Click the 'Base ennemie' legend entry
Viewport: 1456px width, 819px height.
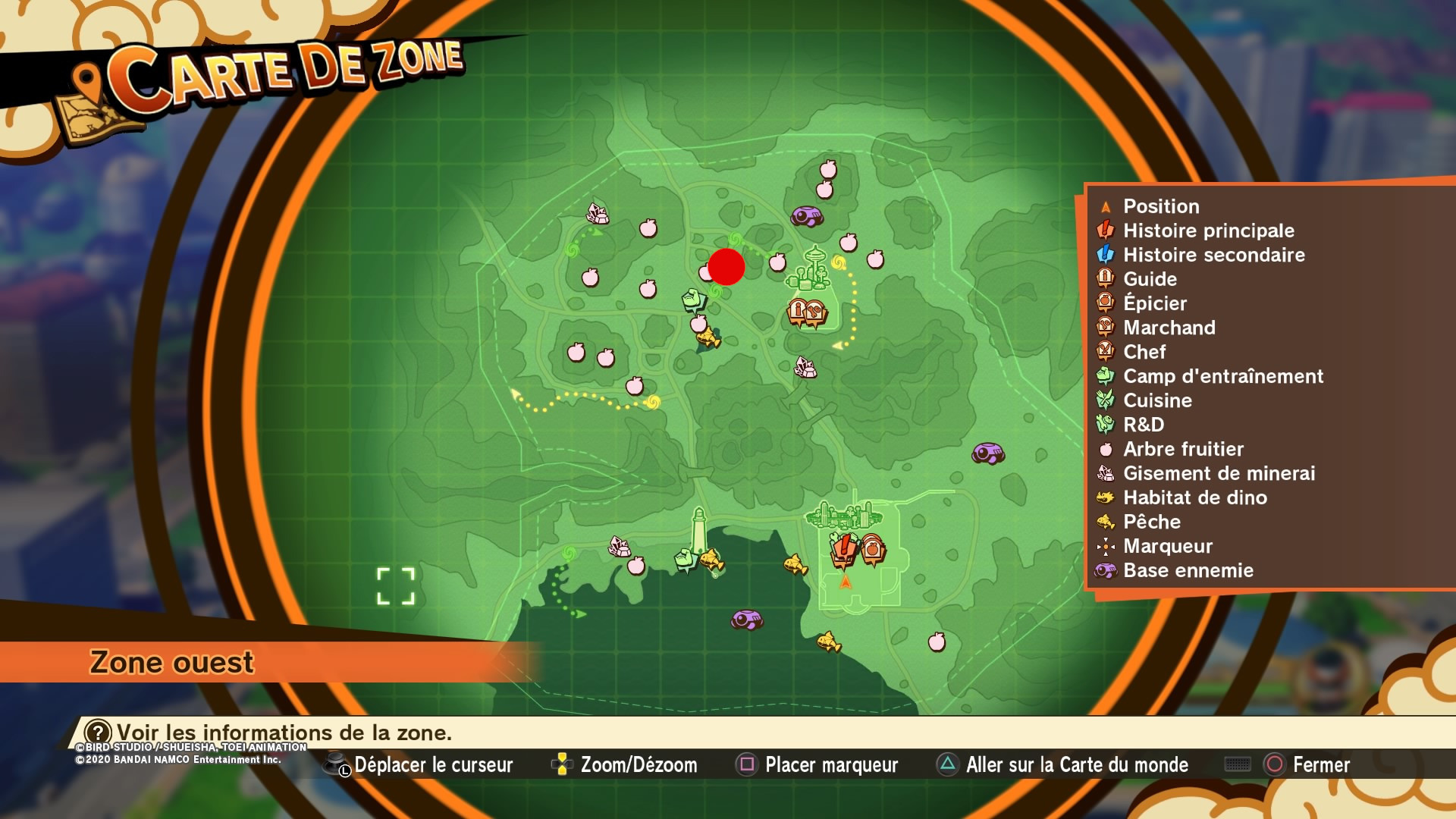point(1188,570)
